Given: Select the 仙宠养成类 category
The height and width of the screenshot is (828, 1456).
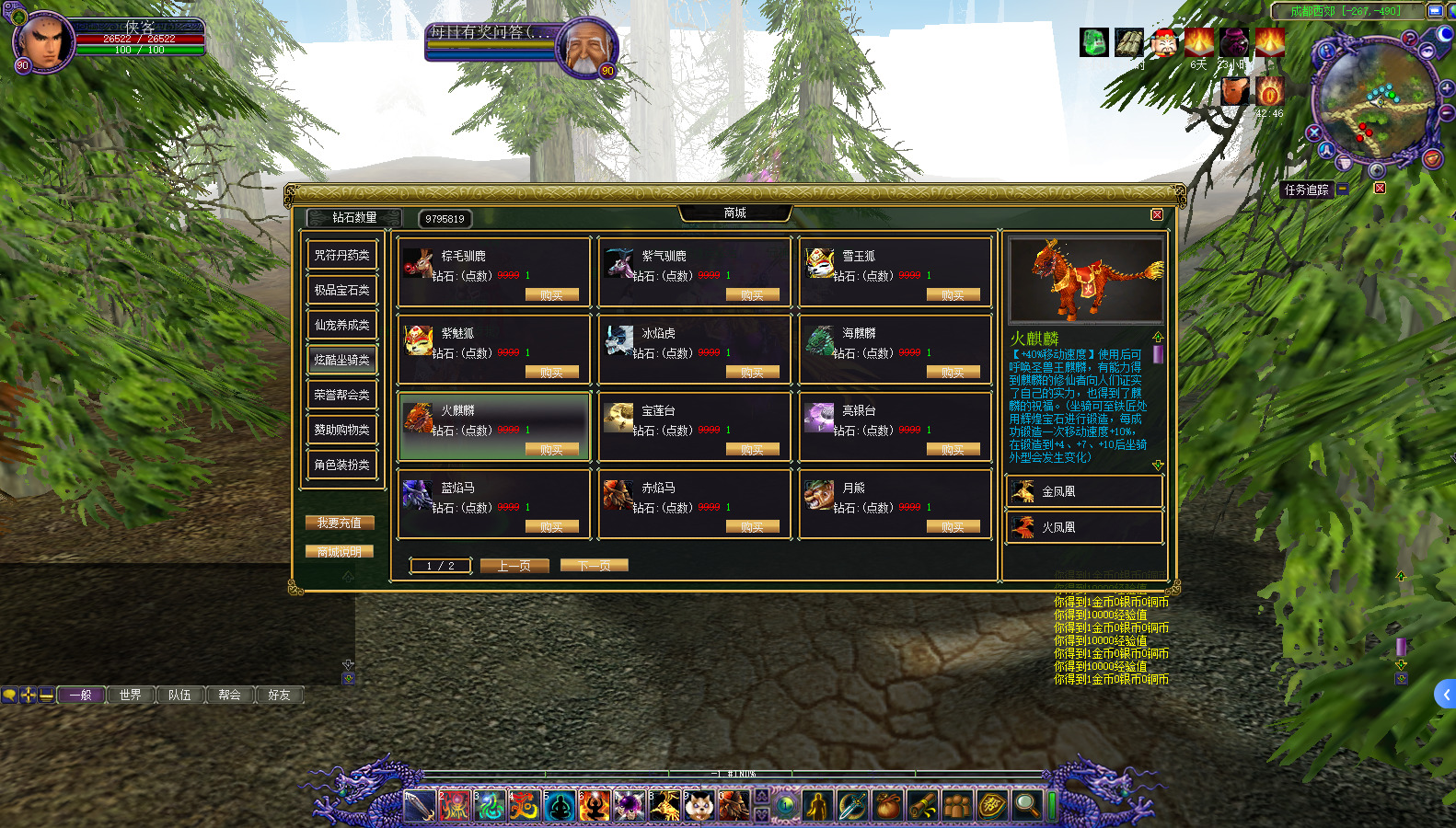Looking at the screenshot, I should (341, 326).
